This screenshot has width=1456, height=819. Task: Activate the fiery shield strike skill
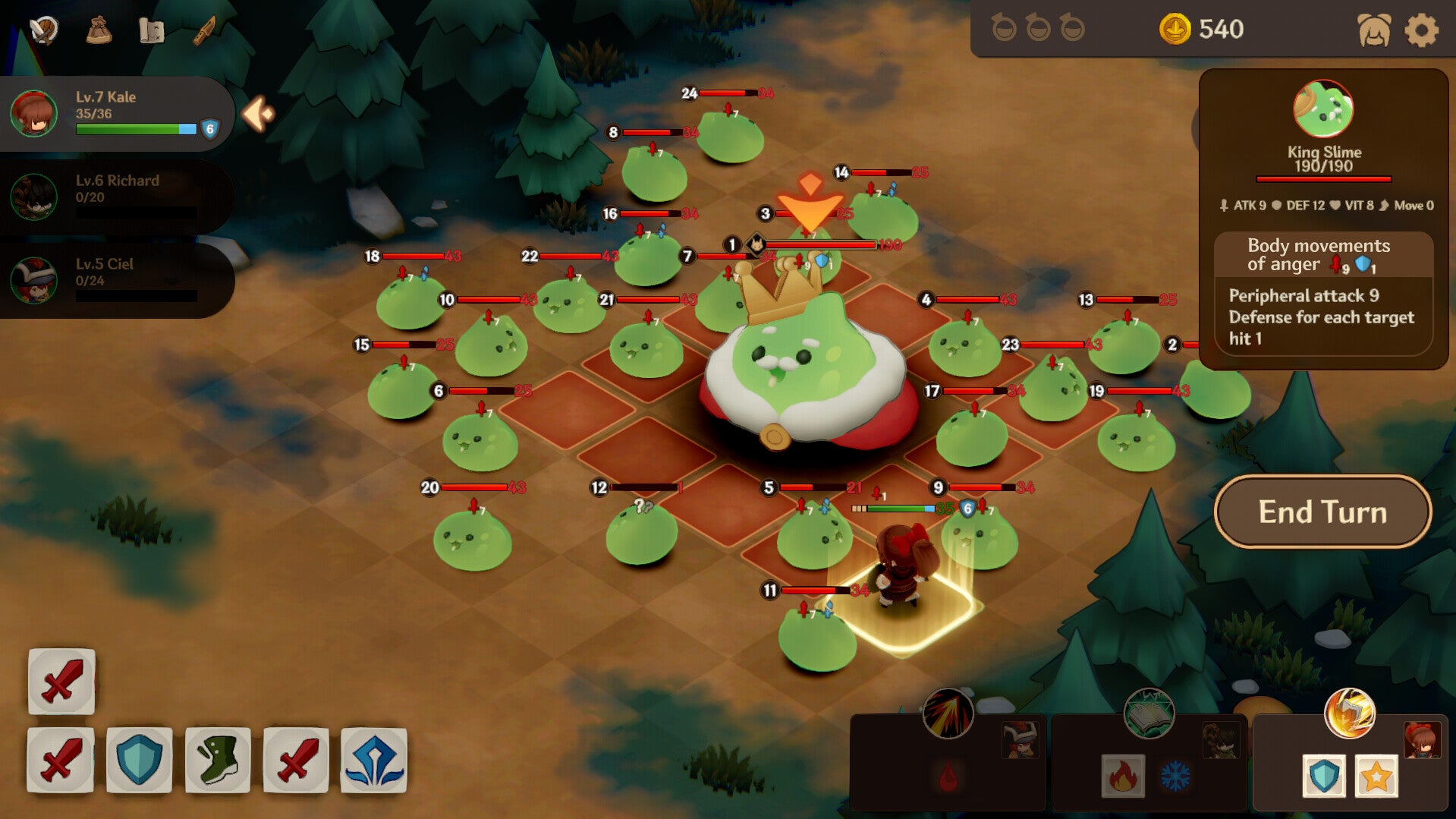[x=1349, y=713]
